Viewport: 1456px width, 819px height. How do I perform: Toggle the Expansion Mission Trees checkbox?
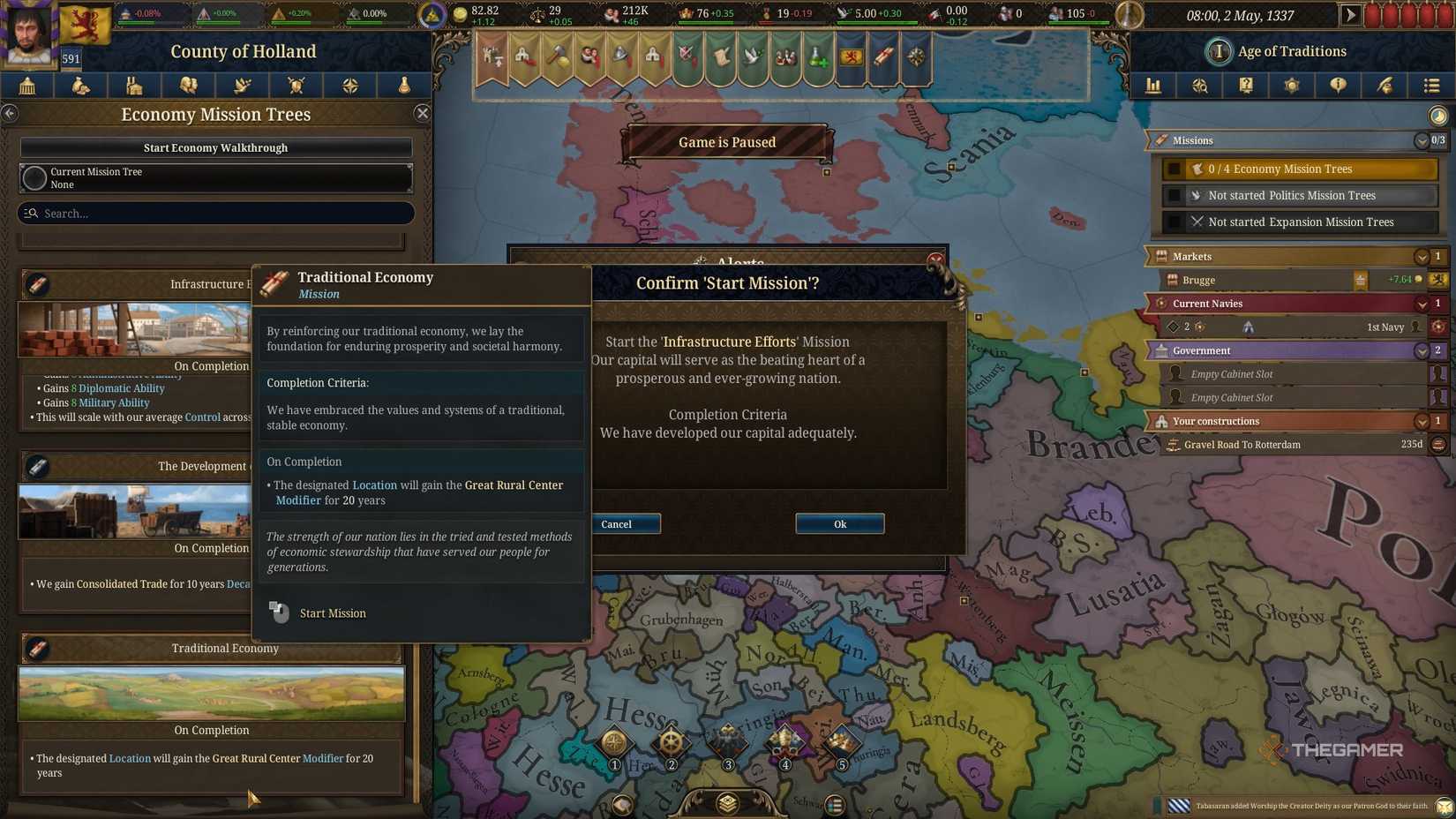1175,222
